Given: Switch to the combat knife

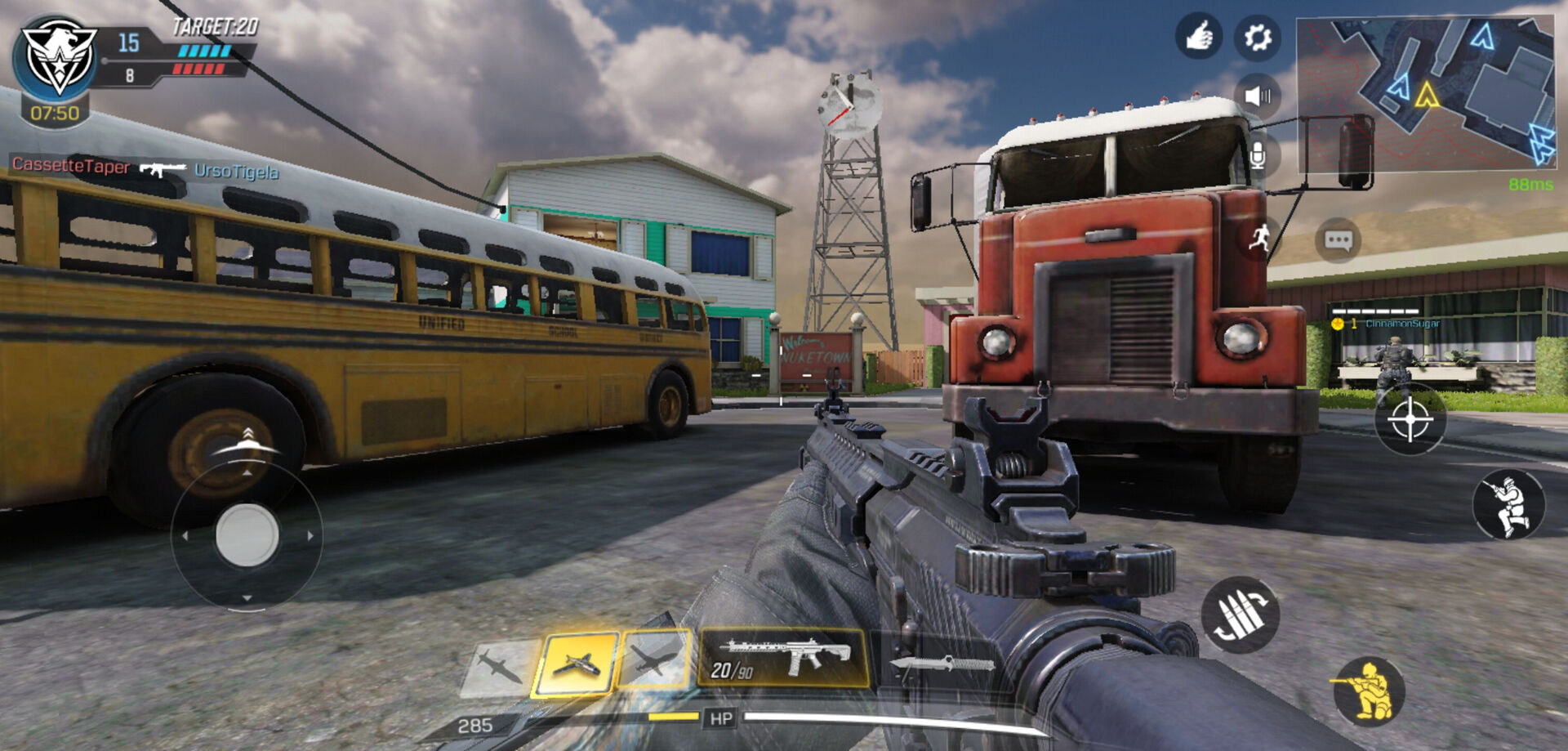Looking at the screenshot, I should coord(941,663).
